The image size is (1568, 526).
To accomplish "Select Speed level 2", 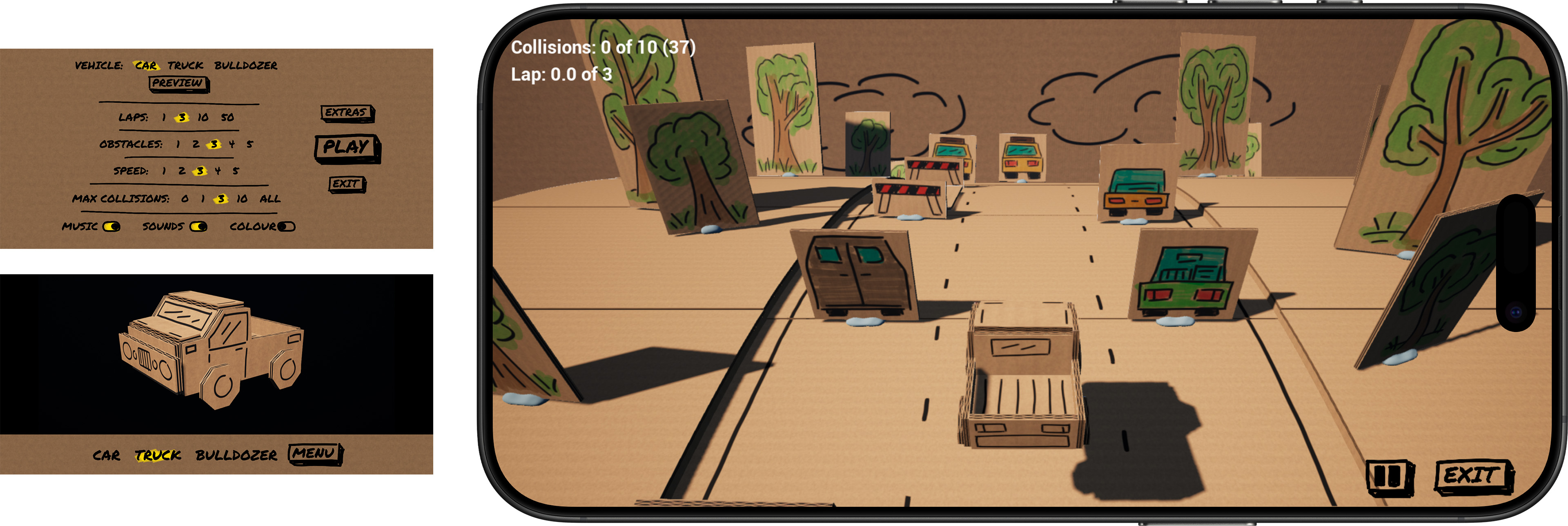I will pos(181,171).
